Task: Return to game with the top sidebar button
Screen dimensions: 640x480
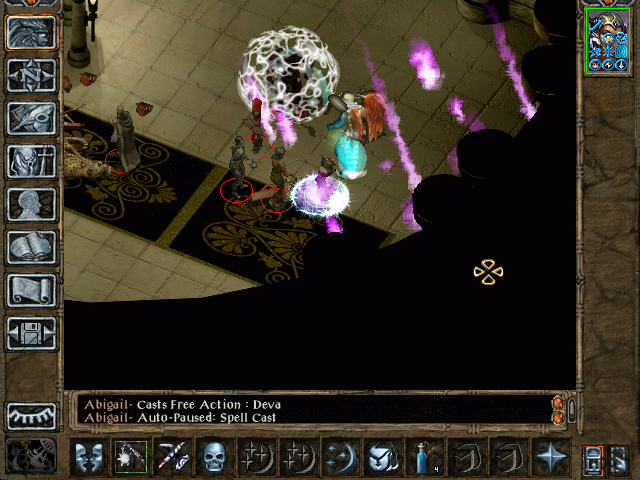Action: pos(32,32)
